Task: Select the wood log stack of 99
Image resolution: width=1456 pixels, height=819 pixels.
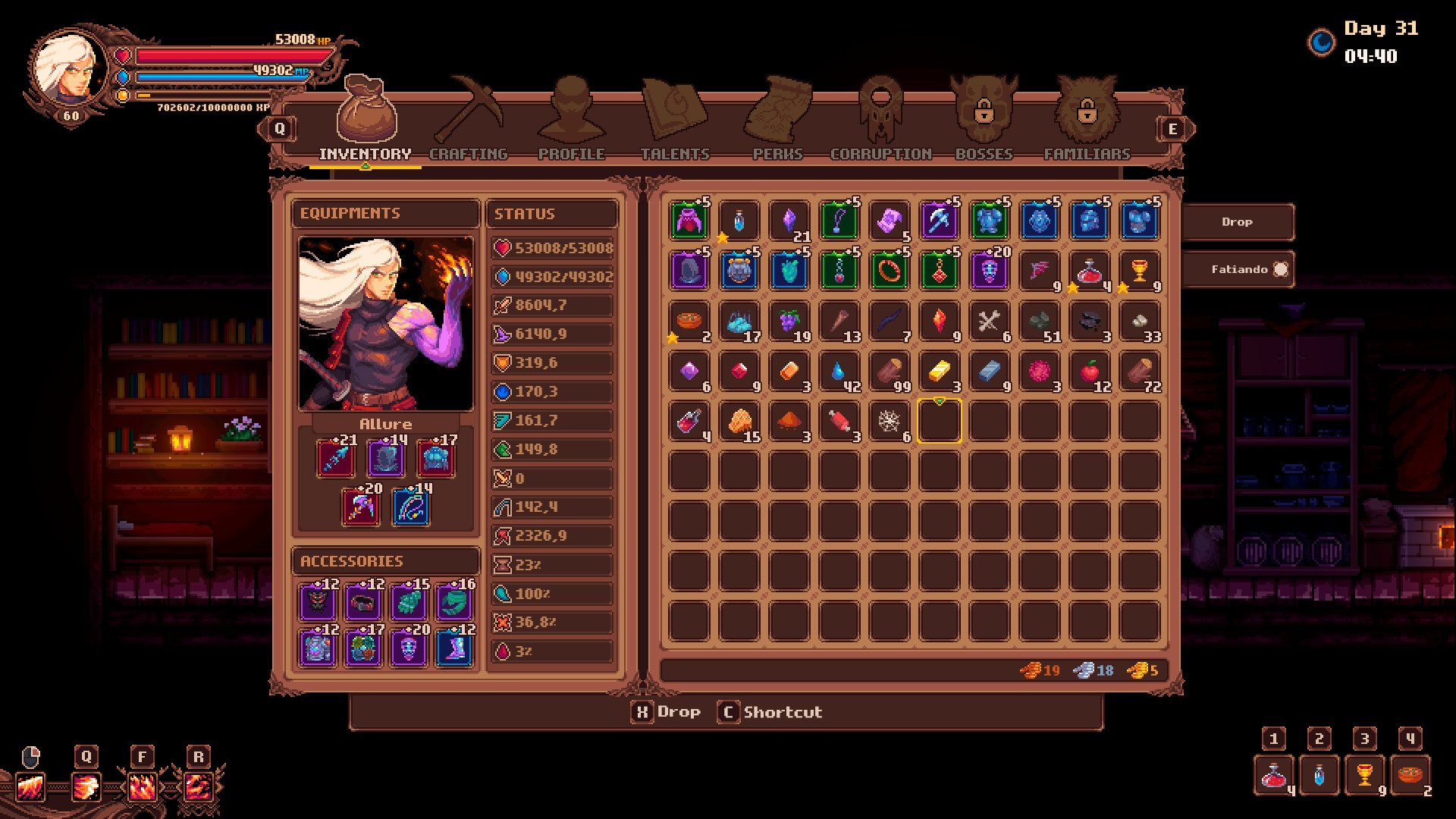Action: [x=889, y=371]
